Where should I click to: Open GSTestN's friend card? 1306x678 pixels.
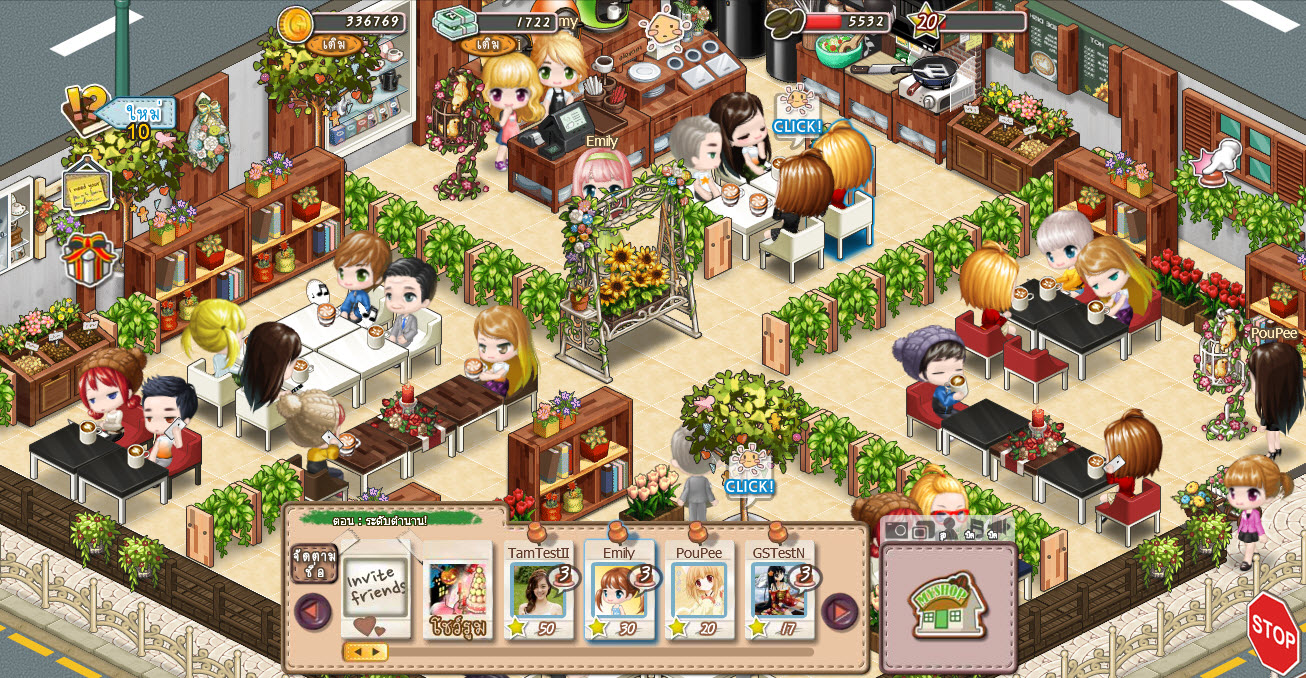coord(779,592)
